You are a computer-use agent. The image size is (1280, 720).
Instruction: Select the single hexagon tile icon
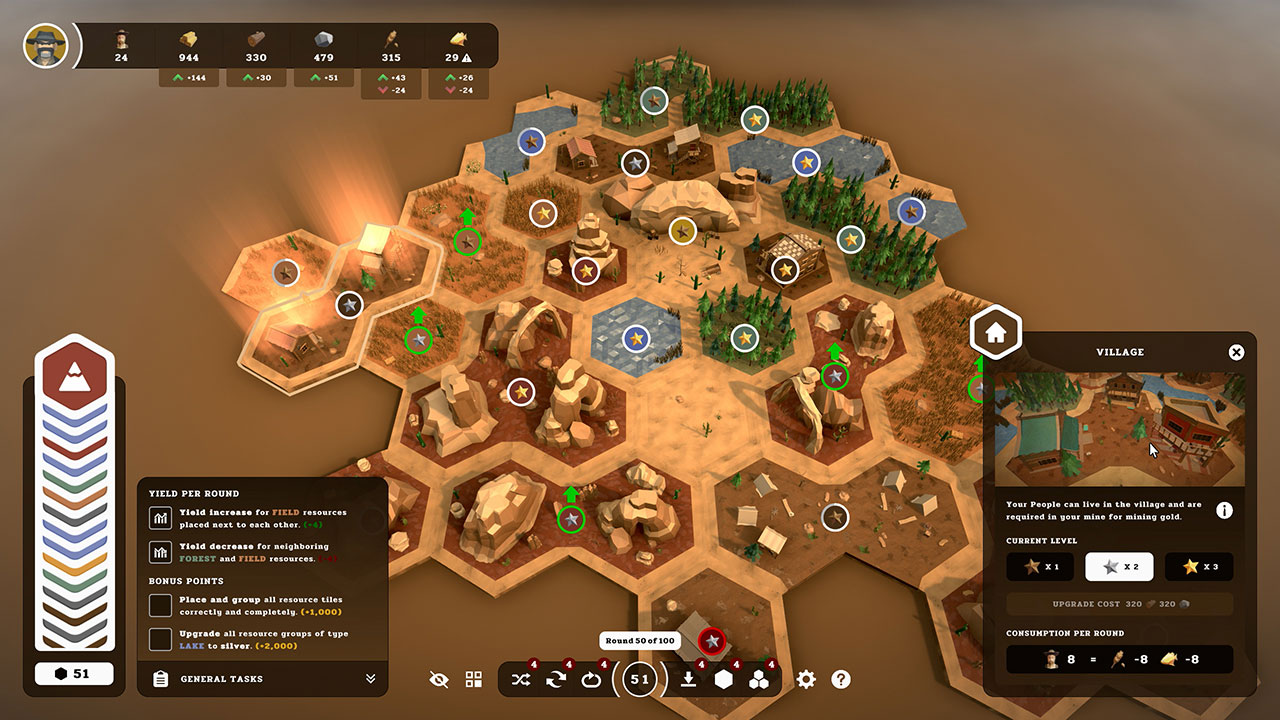point(724,679)
